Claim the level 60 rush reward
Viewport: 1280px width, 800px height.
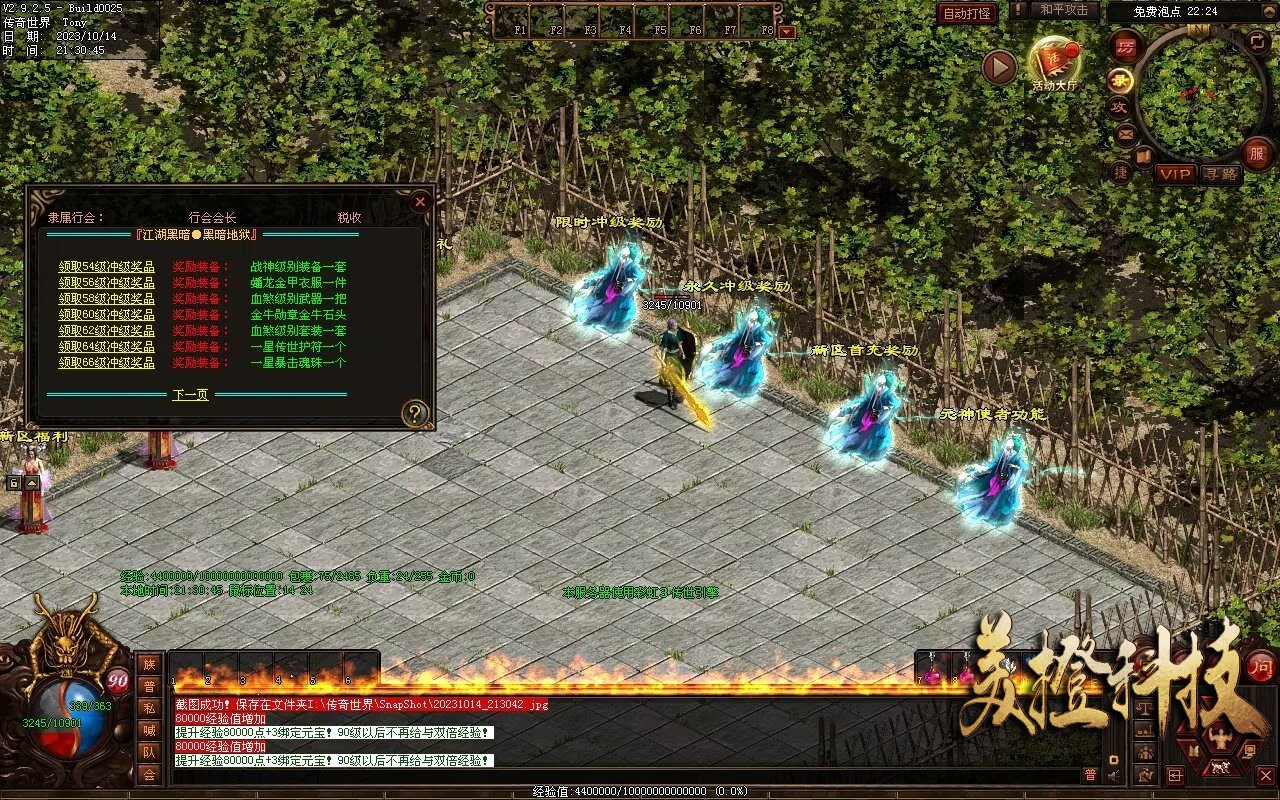coord(106,315)
